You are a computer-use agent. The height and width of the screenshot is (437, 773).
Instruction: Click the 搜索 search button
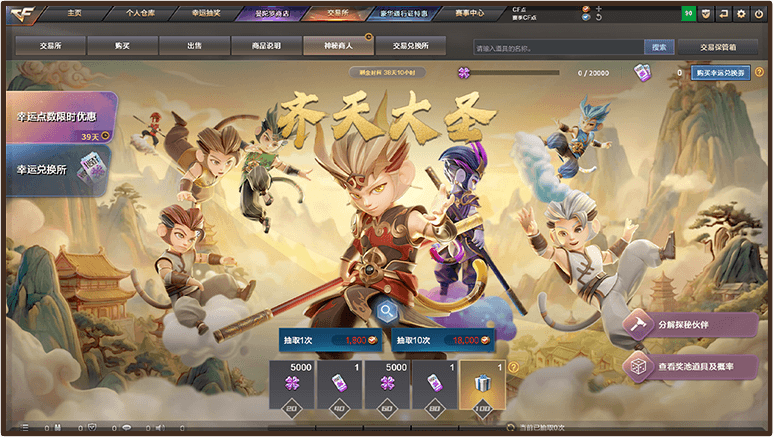point(659,47)
